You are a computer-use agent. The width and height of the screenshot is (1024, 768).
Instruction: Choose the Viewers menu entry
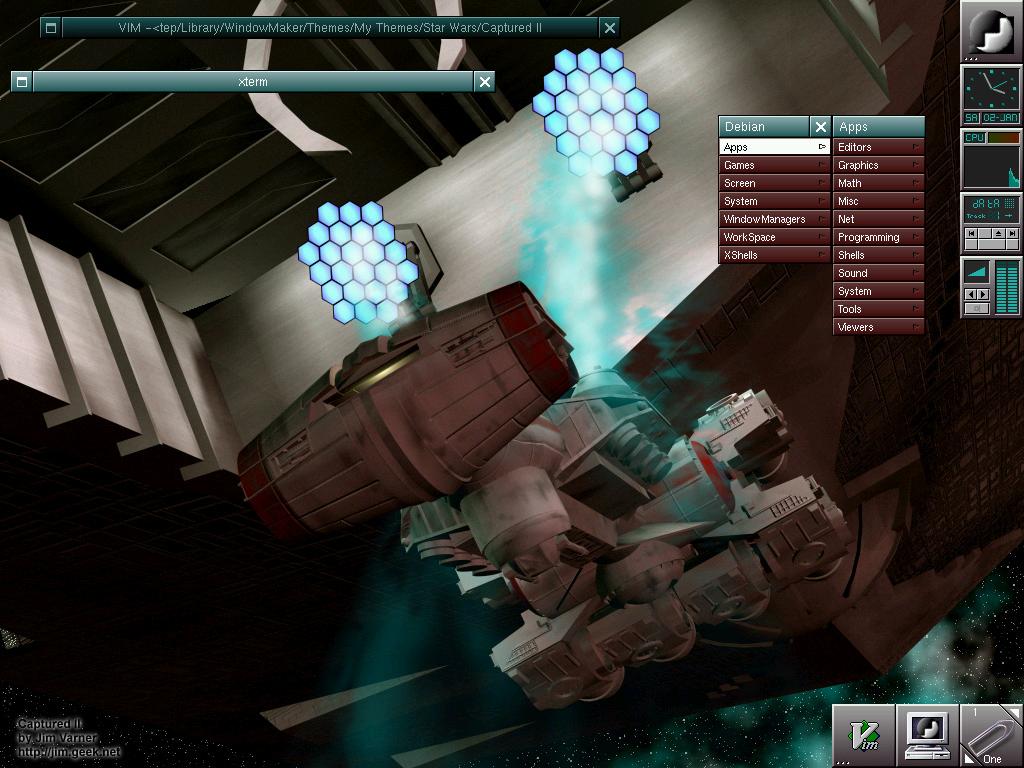[x=878, y=327]
